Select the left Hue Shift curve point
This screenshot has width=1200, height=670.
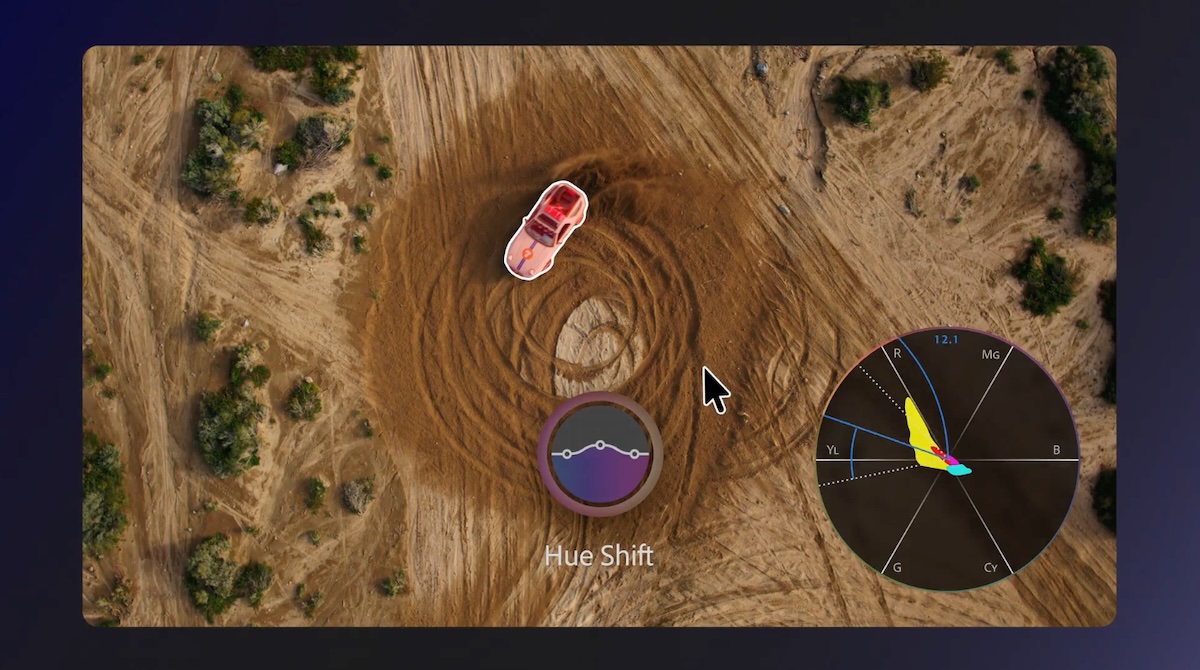(x=567, y=454)
